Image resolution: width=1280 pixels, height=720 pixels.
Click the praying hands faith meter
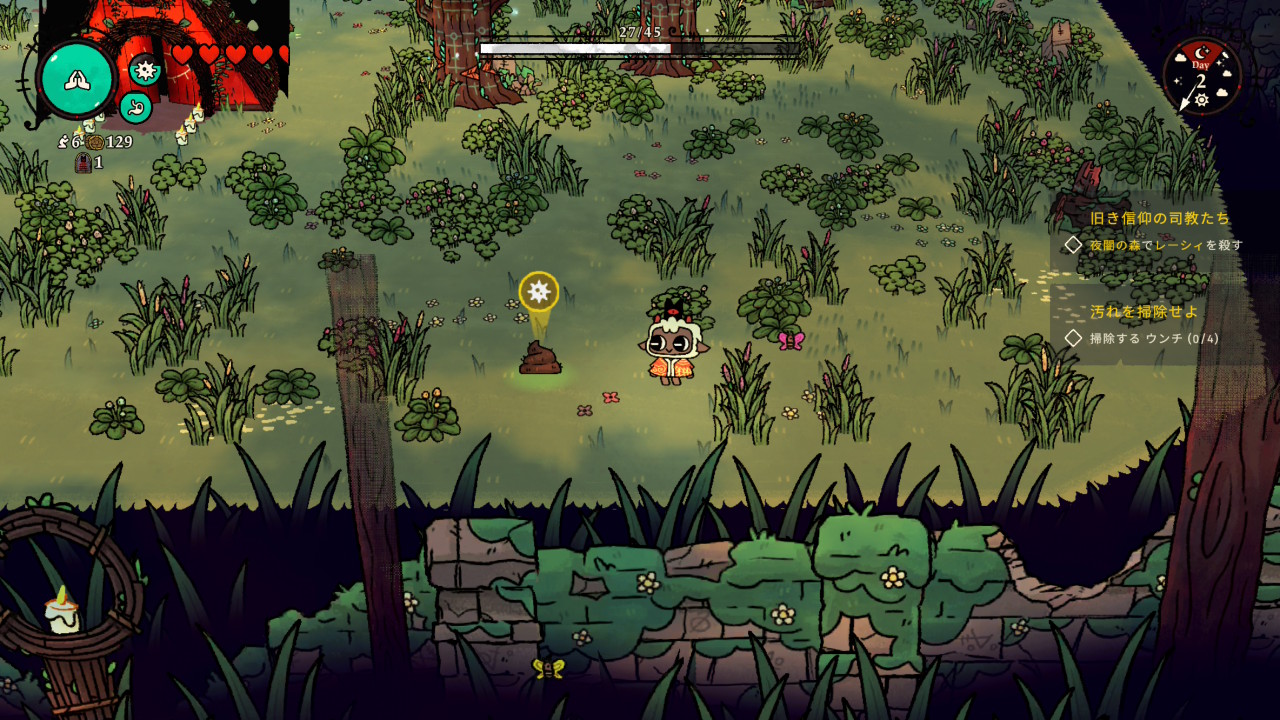point(76,79)
